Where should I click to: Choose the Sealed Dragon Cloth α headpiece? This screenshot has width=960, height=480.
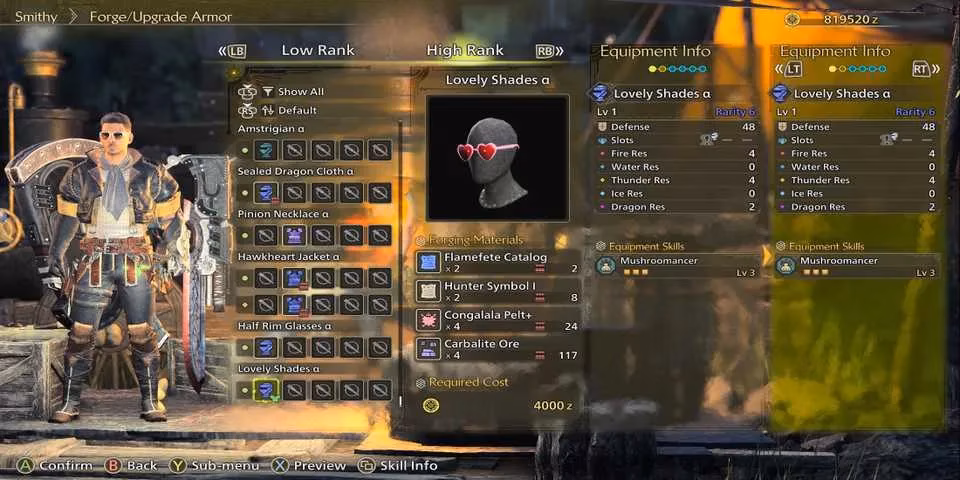tap(265, 193)
